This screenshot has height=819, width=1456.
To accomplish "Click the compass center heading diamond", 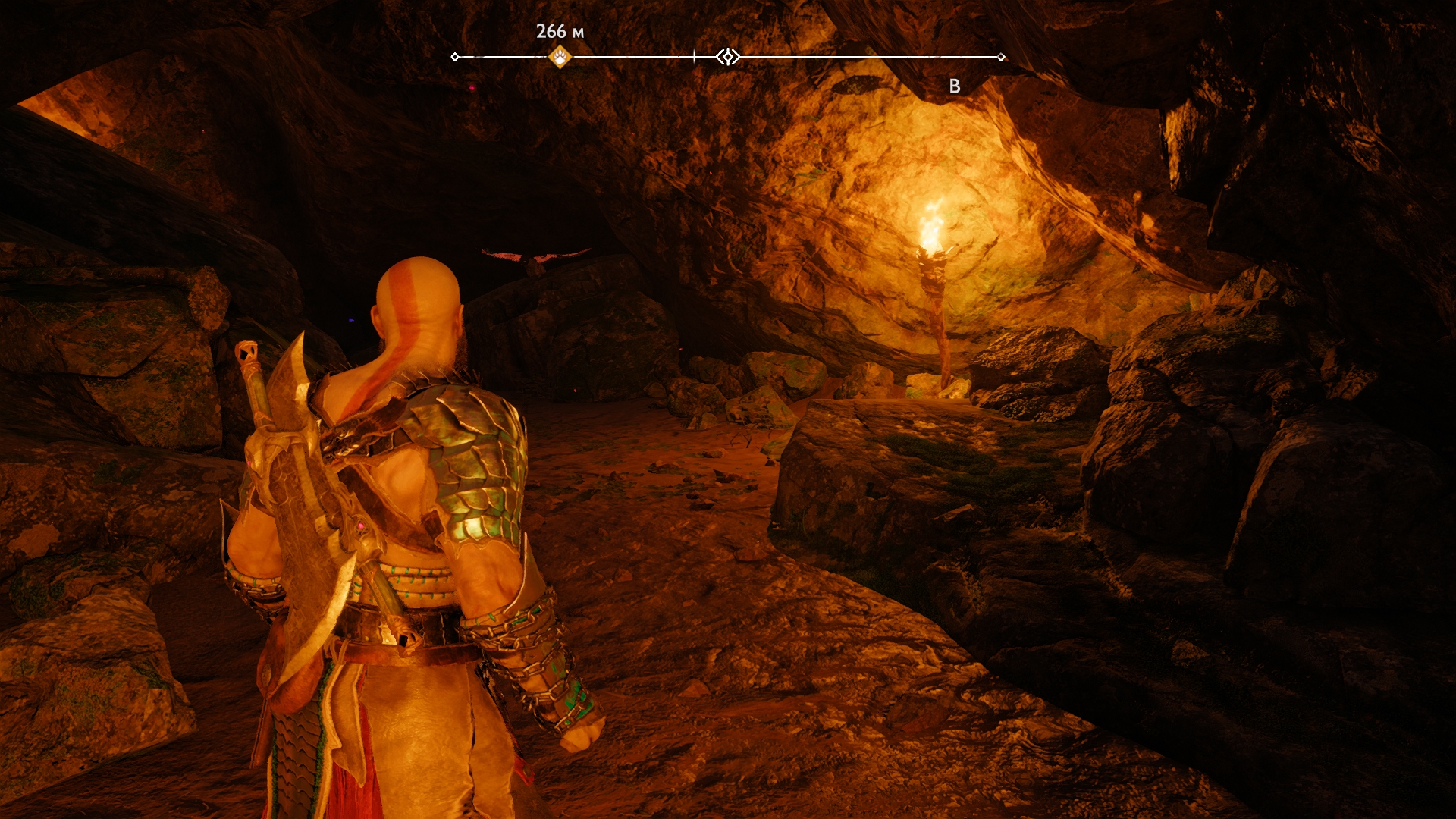I will 728,57.
